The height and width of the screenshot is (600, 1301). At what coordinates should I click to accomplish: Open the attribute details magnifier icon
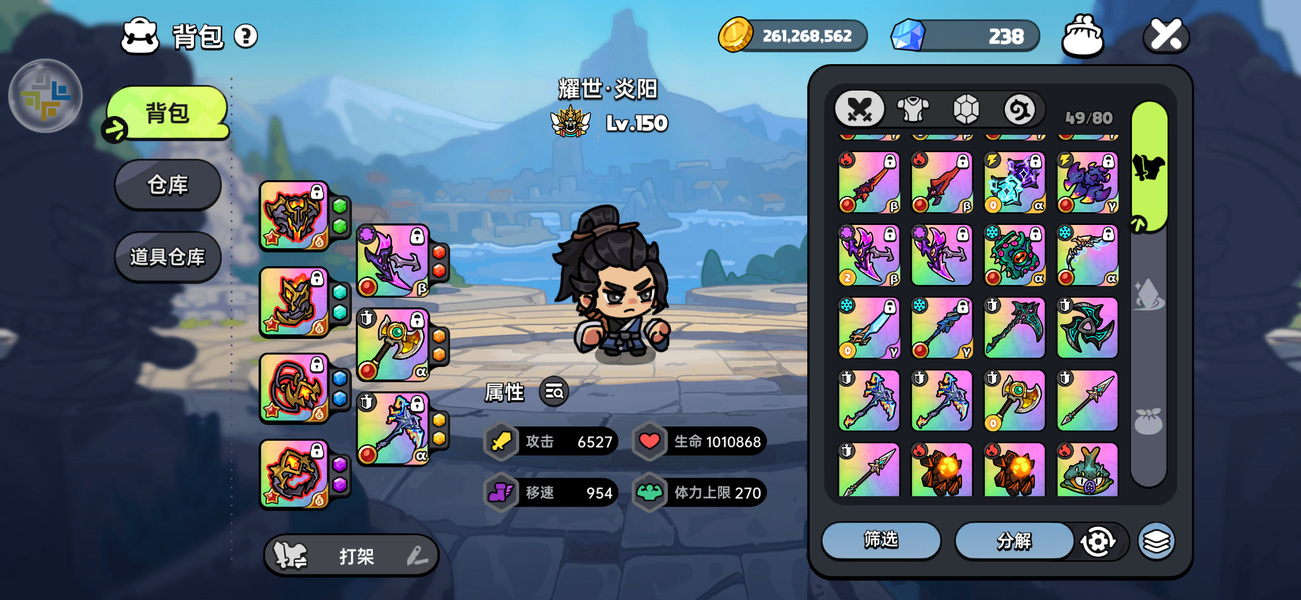click(x=554, y=392)
